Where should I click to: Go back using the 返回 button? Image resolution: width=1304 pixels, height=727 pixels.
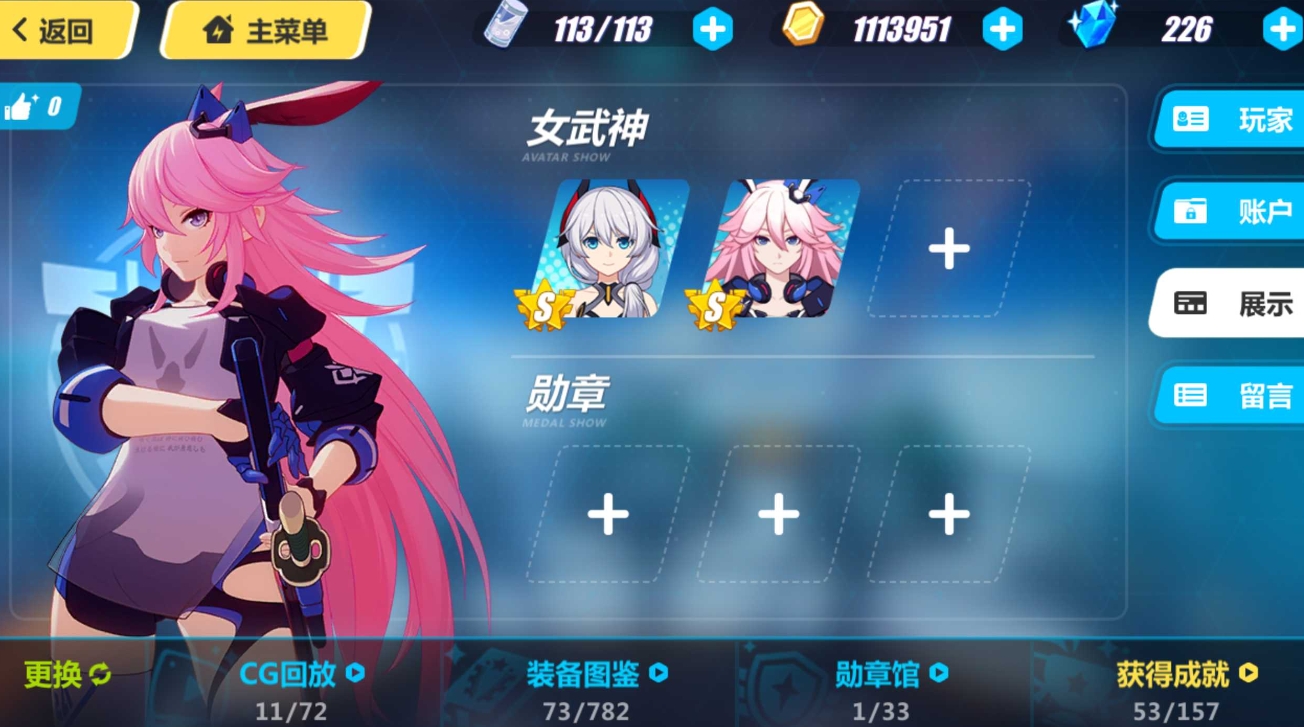click(x=60, y=29)
